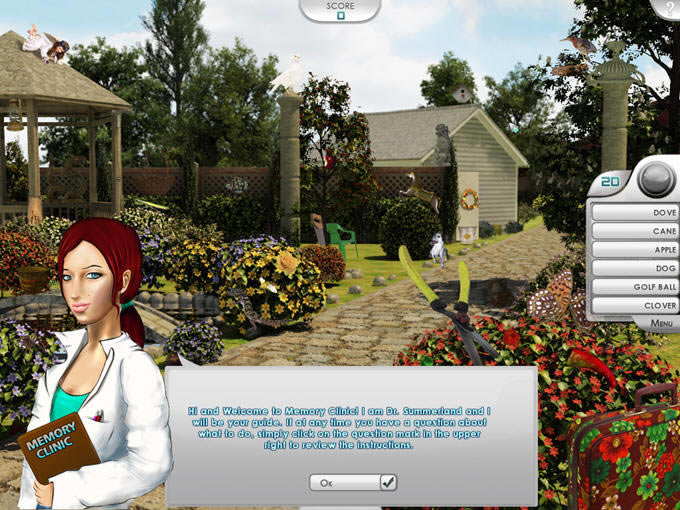Open the Menu button below the item list
The height and width of the screenshot is (510, 680).
[x=660, y=324]
